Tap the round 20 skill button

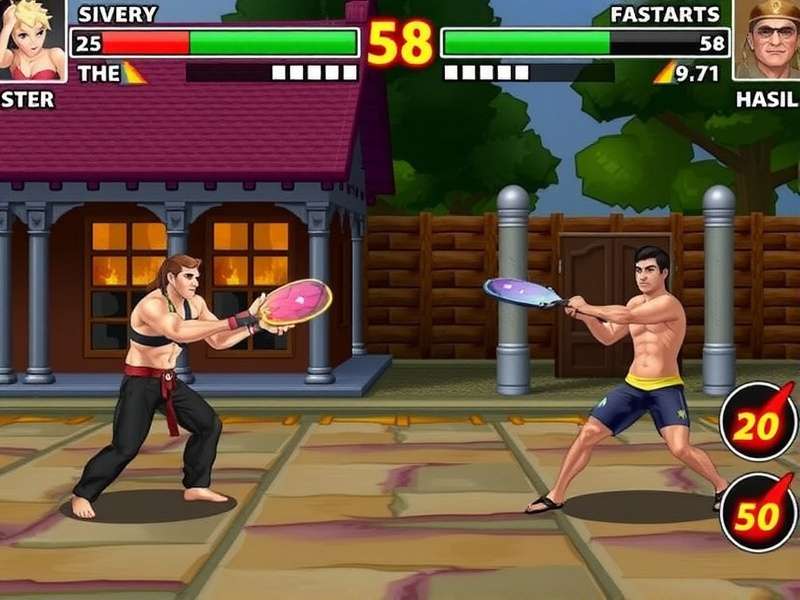759,422
